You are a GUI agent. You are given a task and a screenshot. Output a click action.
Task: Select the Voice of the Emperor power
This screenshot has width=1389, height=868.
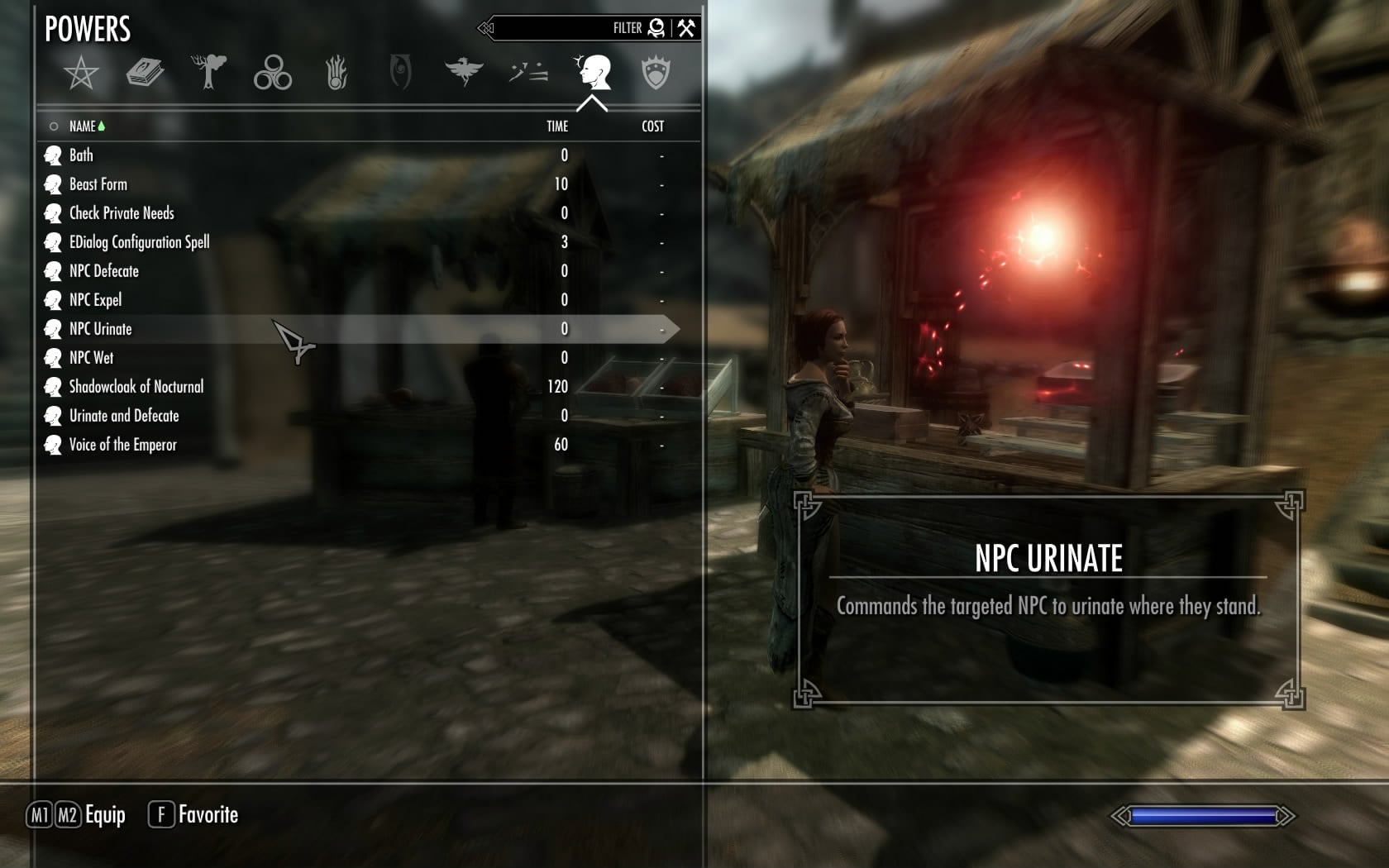pos(123,445)
